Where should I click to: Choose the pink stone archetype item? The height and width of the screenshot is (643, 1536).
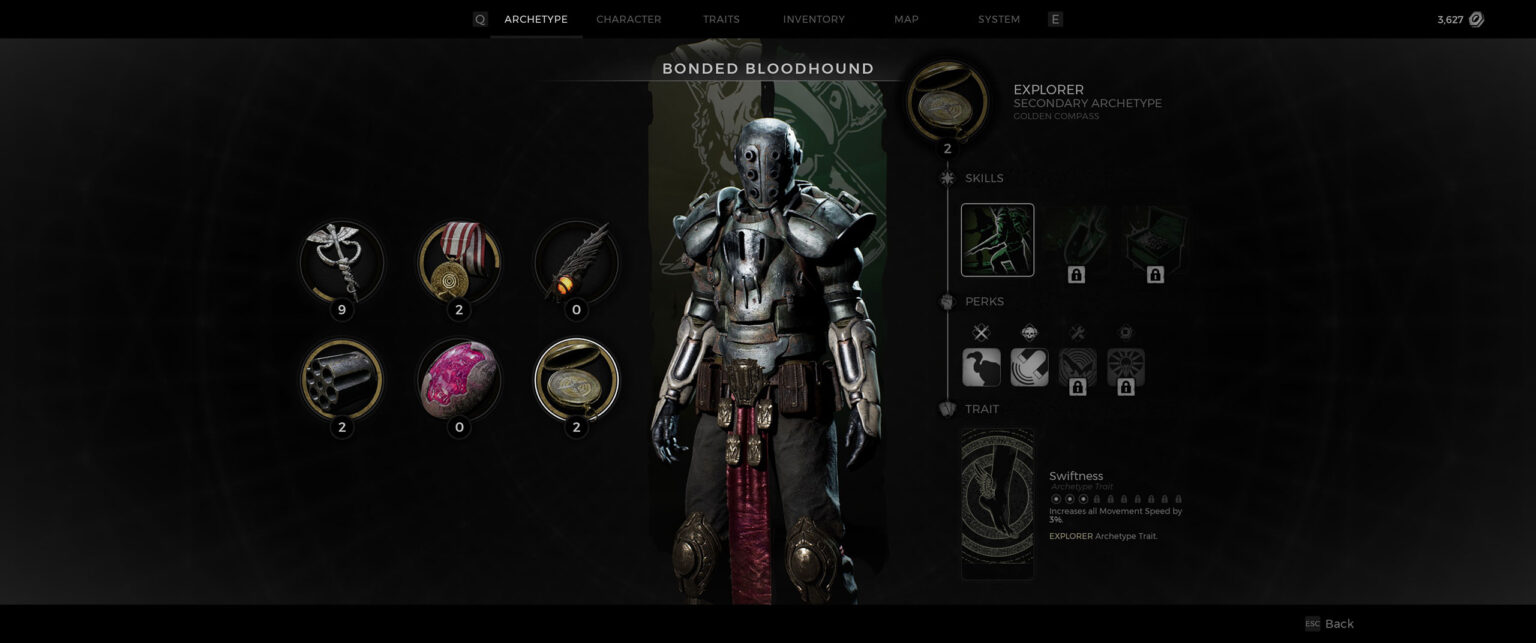click(x=459, y=379)
